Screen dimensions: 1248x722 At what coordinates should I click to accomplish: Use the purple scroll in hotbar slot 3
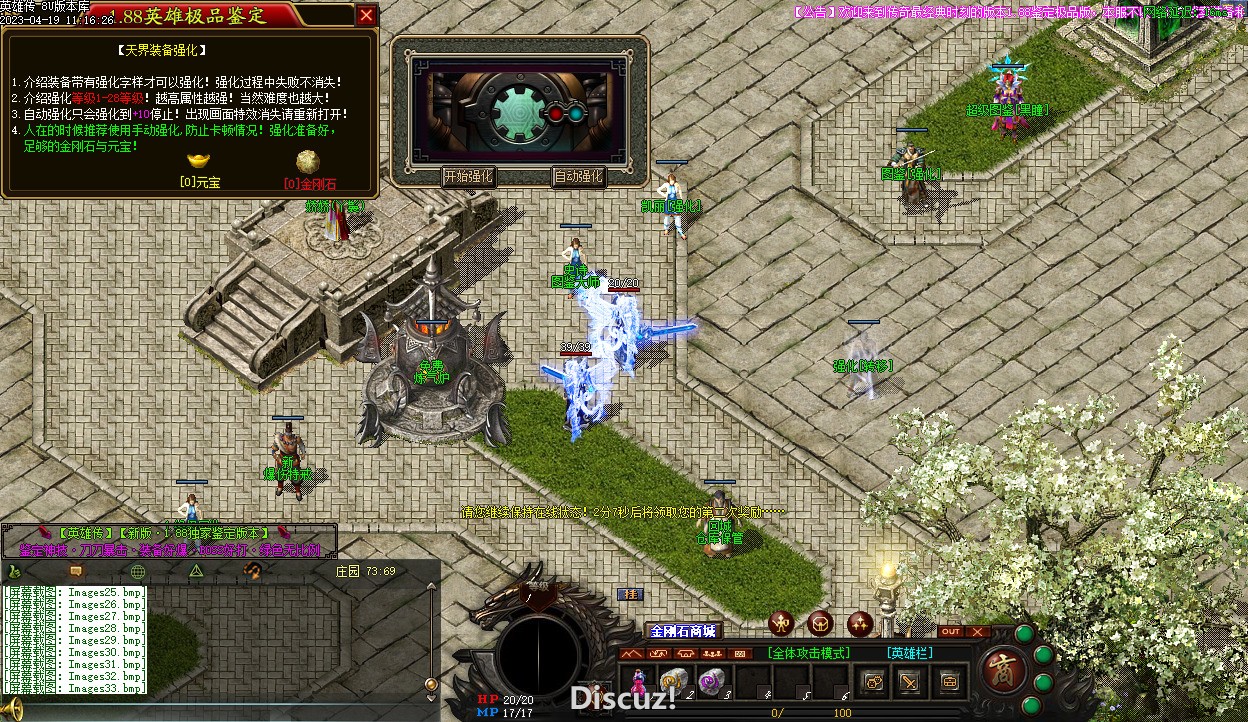(x=711, y=681)
